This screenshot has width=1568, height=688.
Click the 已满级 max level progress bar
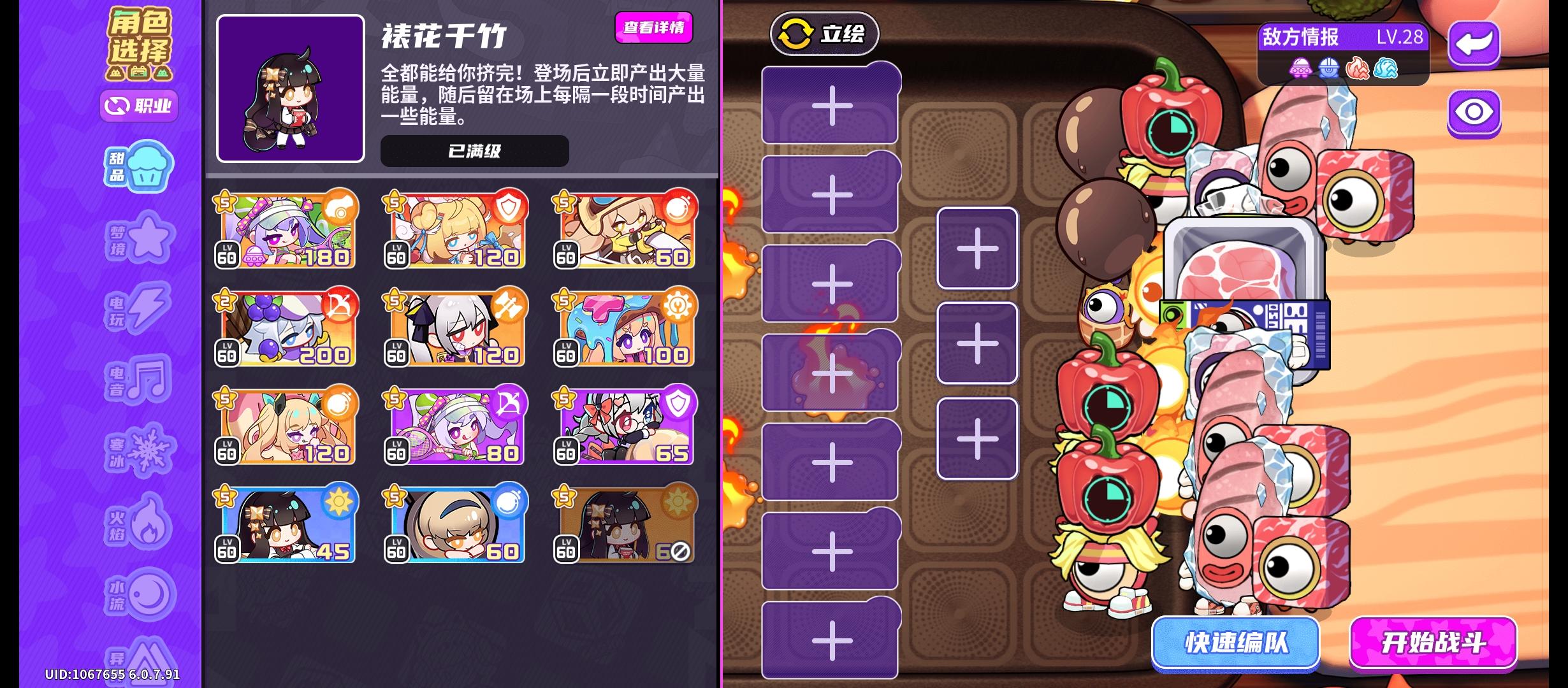tap(473, 152)
